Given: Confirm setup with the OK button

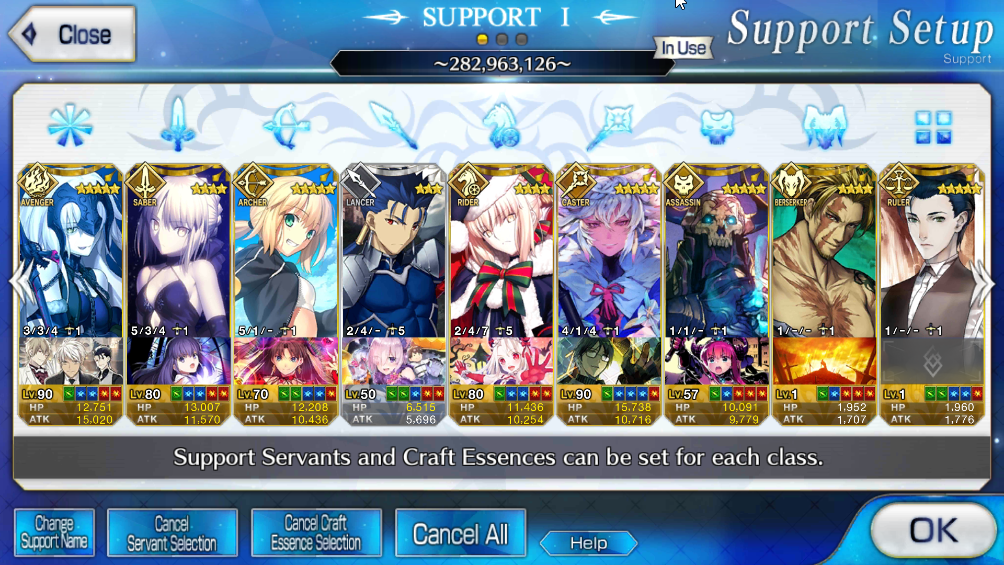Looking at the screenshot, I should click(932, 530).
